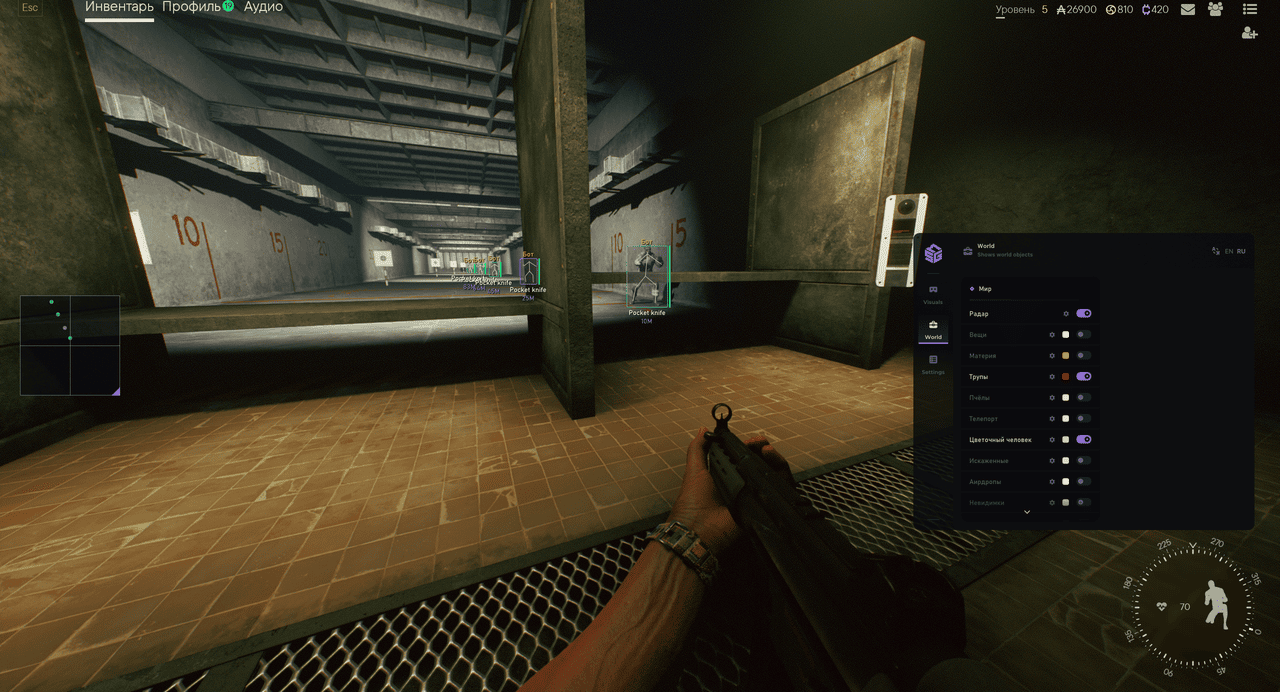The height and width of the screenshot is (692, 1280).
Task: Switch overlay language to EN
Action: [1229, 252]
